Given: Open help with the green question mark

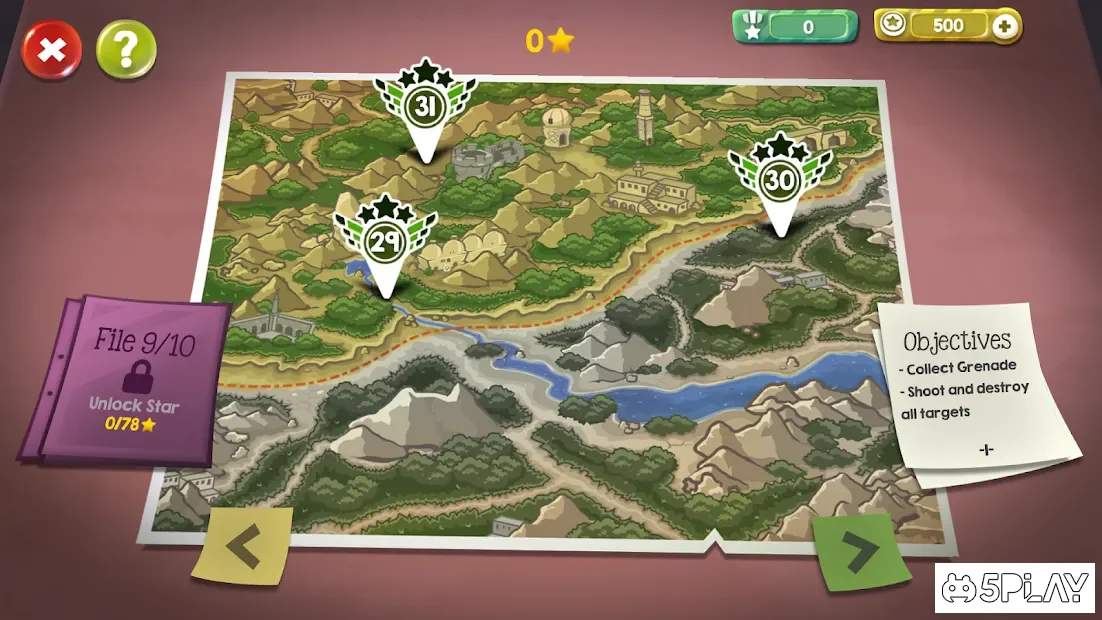Looking at the screenshot, I should (126, 50).
